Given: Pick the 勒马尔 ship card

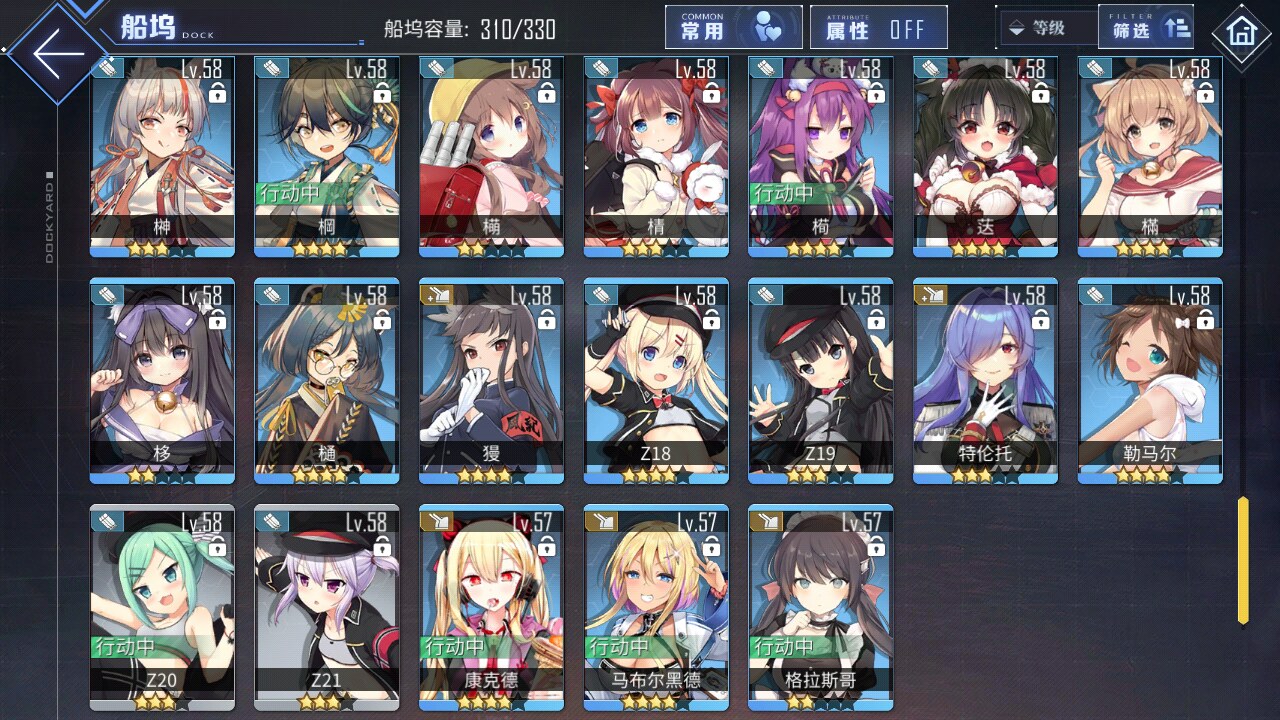Looking at the screenshot, I should [1150, 380].
